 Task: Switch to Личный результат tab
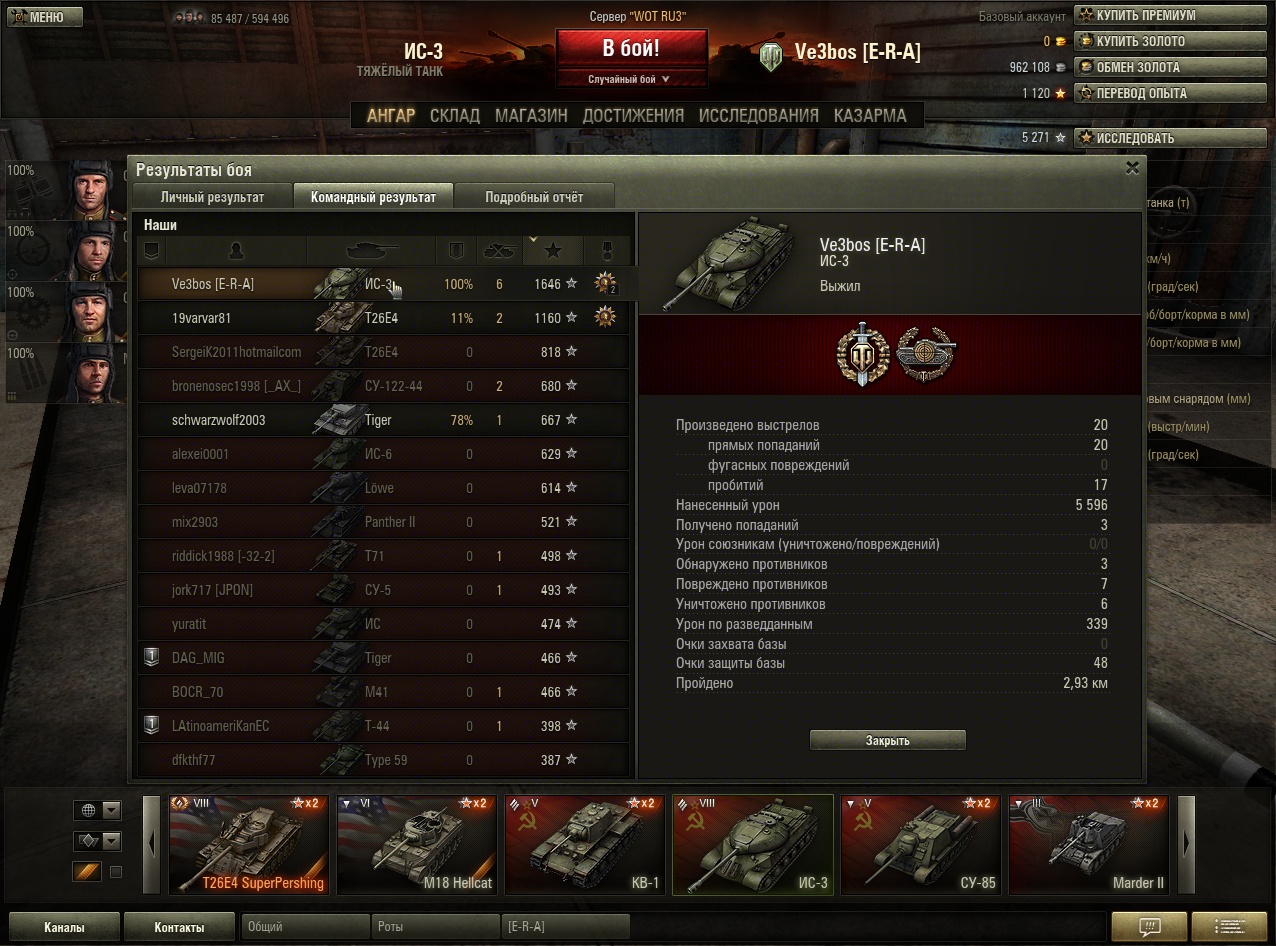pos(212,197)
